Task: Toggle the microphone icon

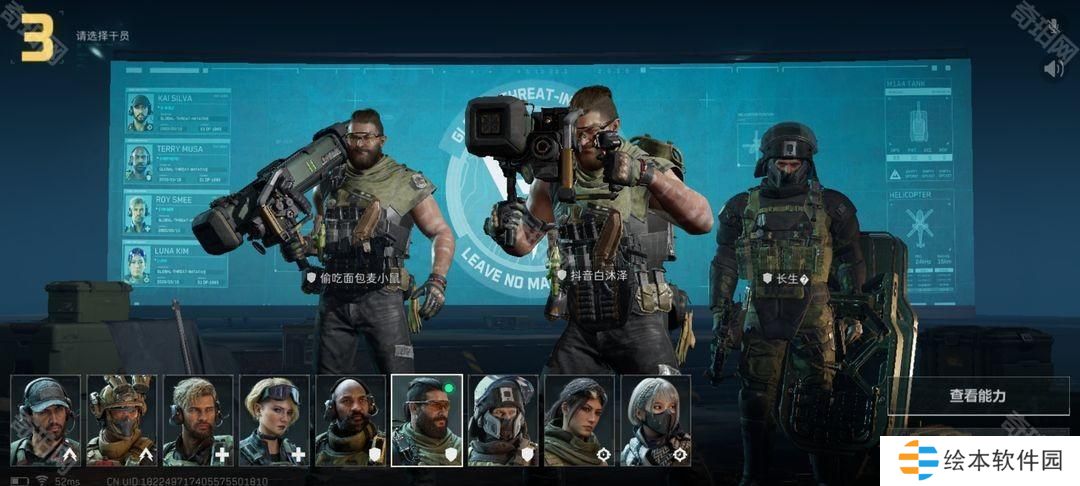Action: coord(1053,26)
